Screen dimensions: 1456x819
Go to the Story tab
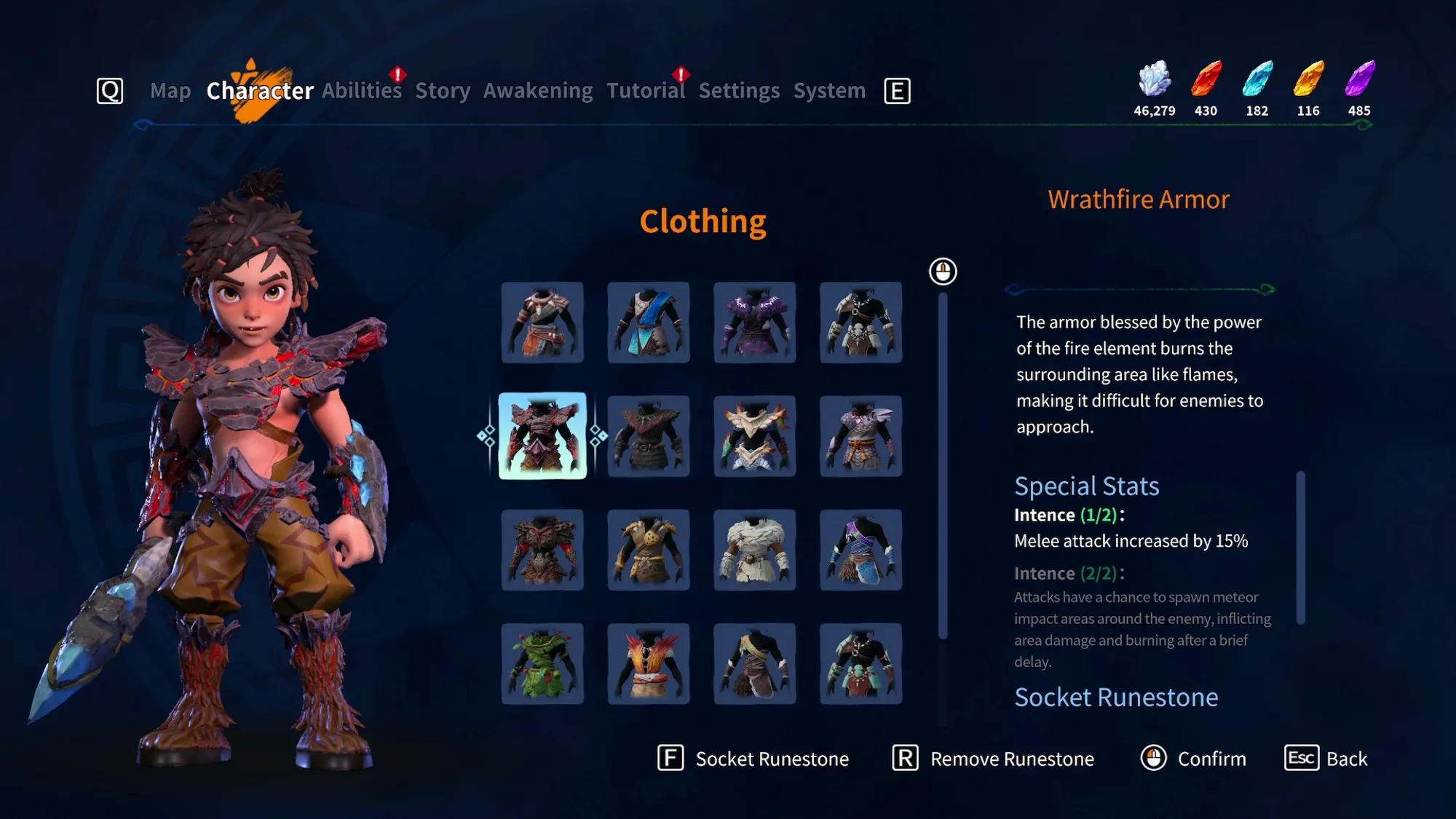(443, 91)
